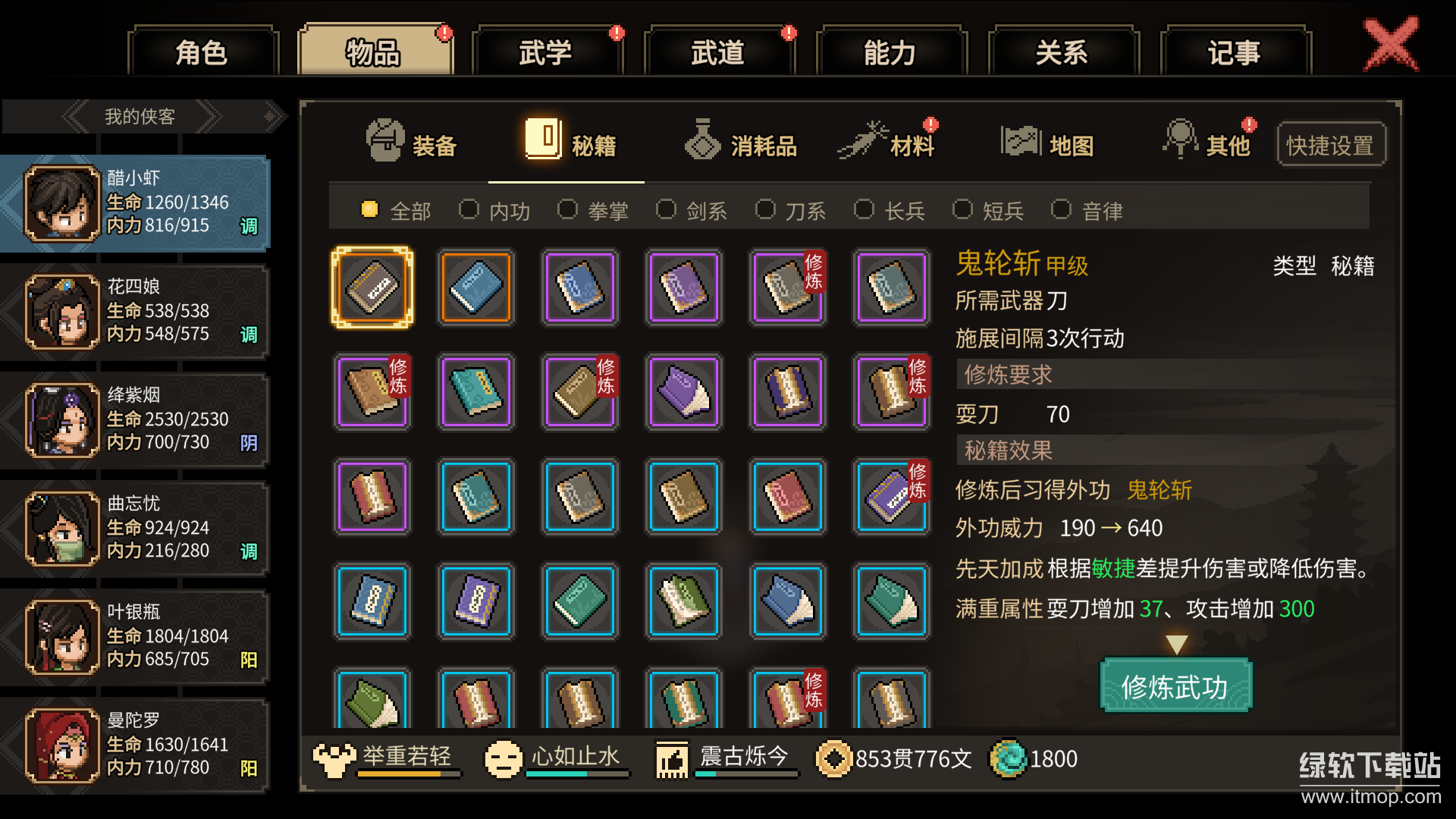Click the arrow above 修炼武功 button
Viewport: 1456px width, 819px height.
[1176, 642]
